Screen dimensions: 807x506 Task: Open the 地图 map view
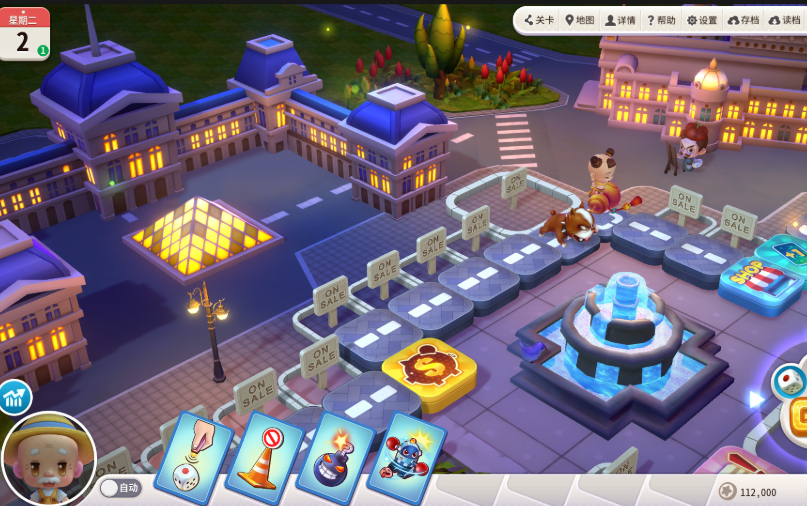tap(580, 20)
